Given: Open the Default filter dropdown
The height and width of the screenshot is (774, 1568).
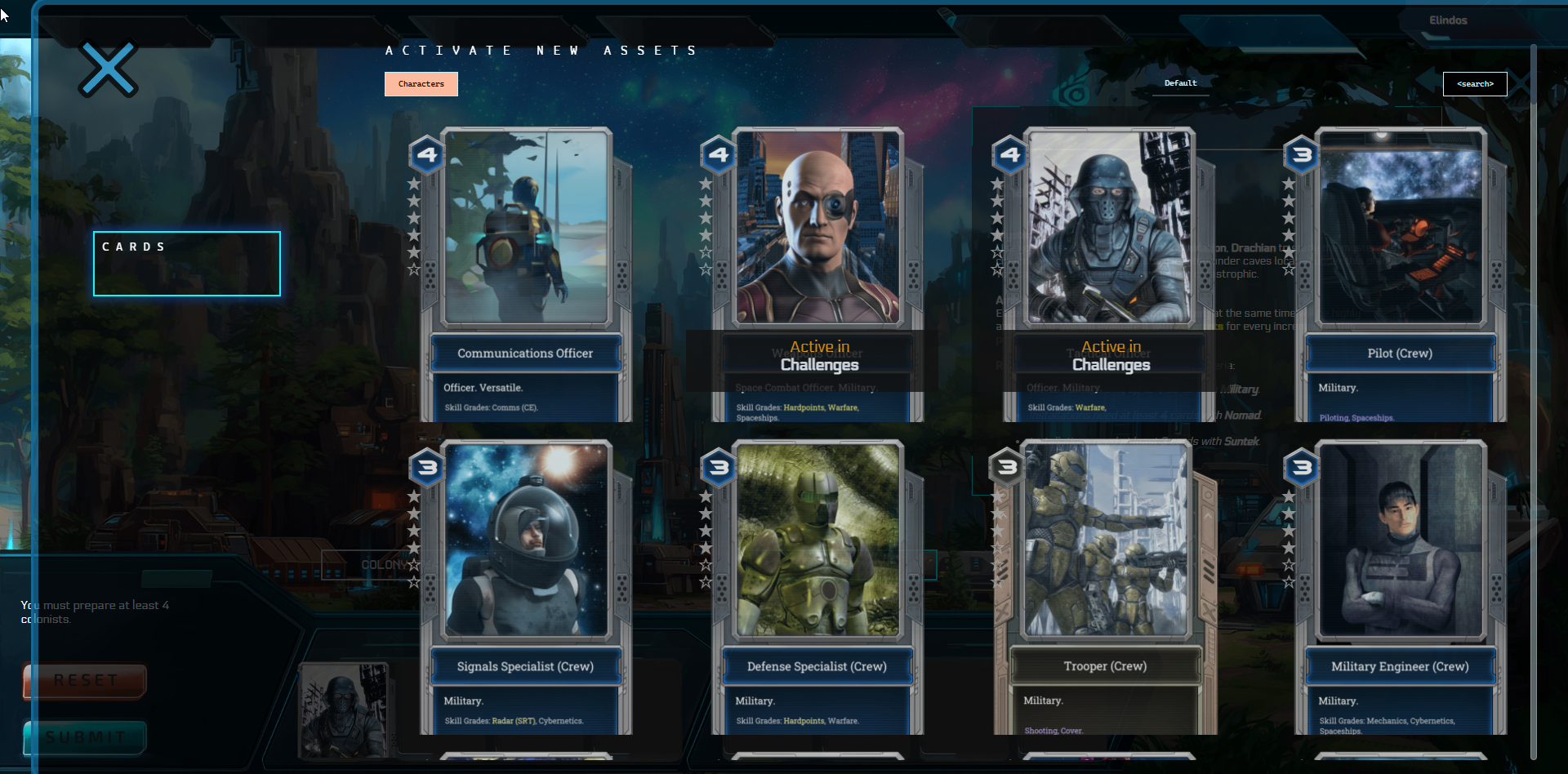Looking at the screenshot, I should tap(1180, 82).
